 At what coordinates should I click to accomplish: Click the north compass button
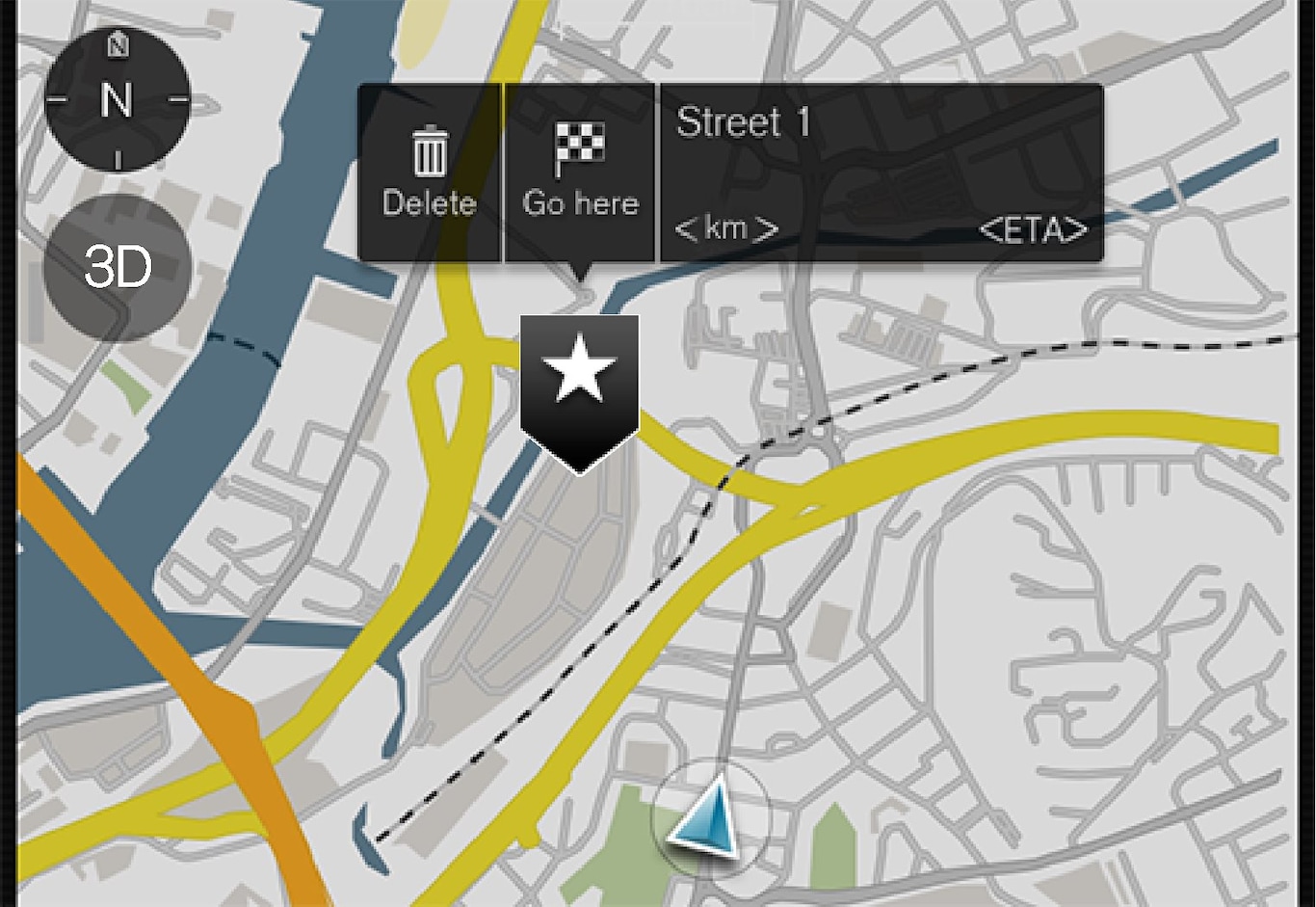[117, 99]
